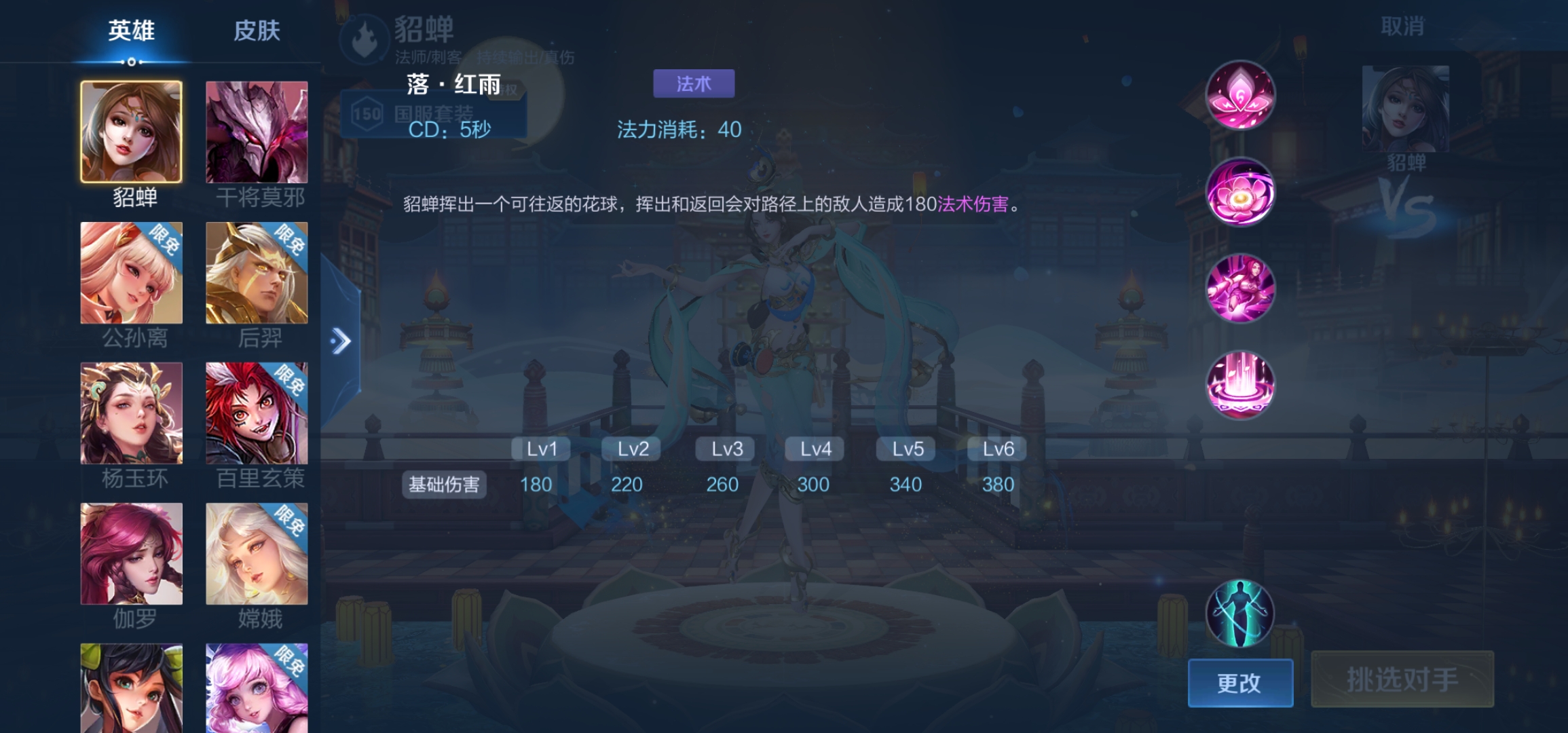Select hero 公孙离 with 限免 tag
The width and height of the screenshot is (1568, 733).
[x=132, y=272]
